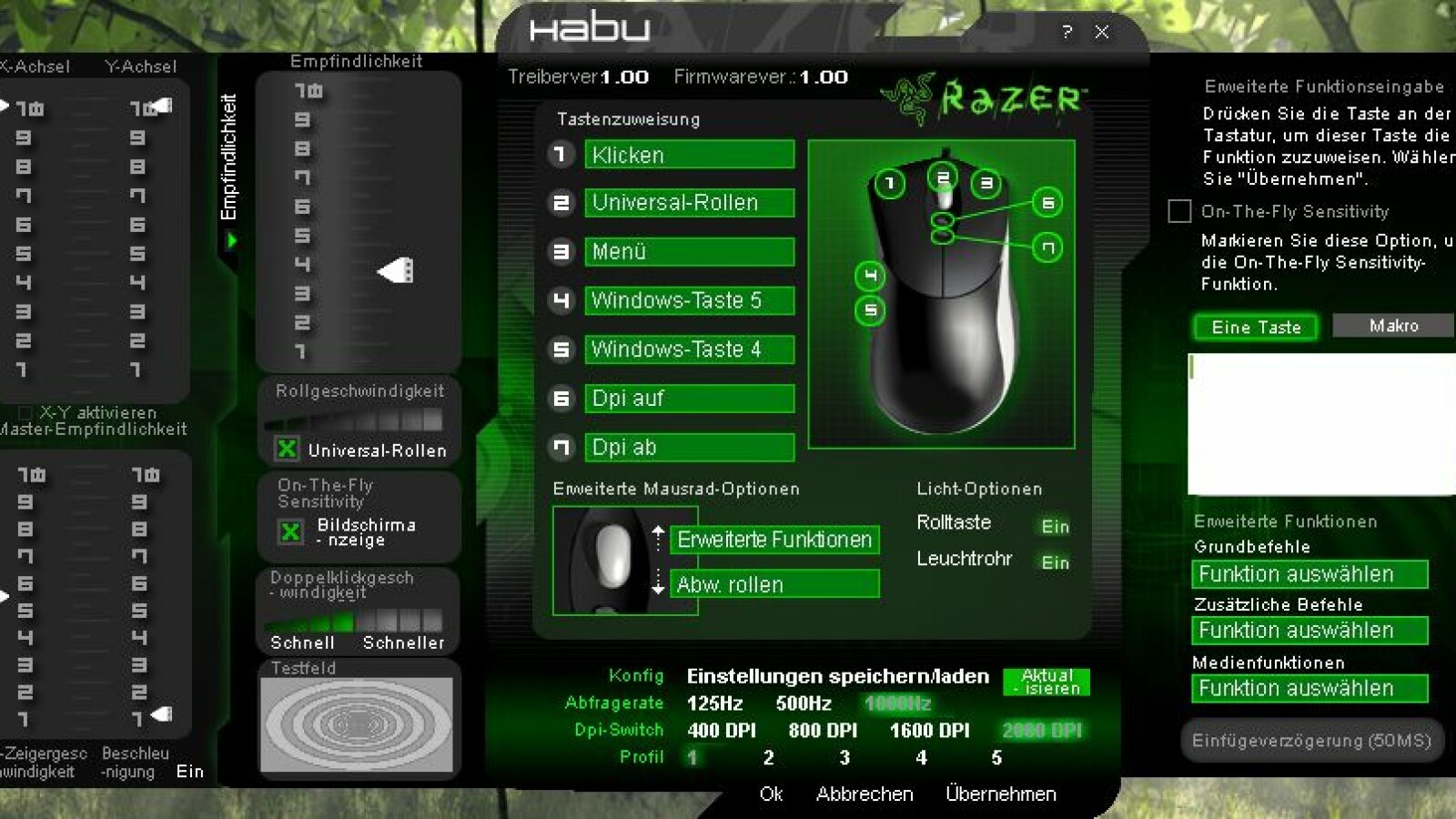This screenshot has width=1456, height=819.
Task: Click the Razer logo
Action: (981, 98)
